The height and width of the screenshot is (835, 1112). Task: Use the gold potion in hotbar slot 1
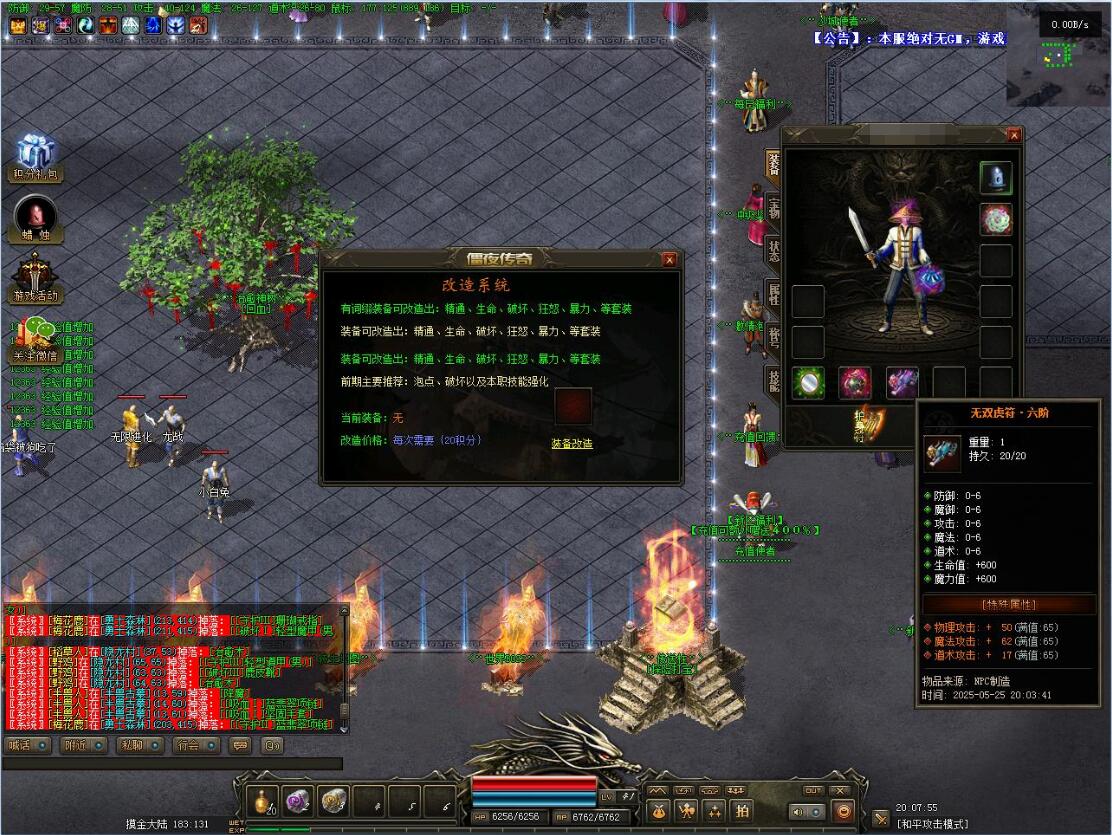[x=264, y=800]
